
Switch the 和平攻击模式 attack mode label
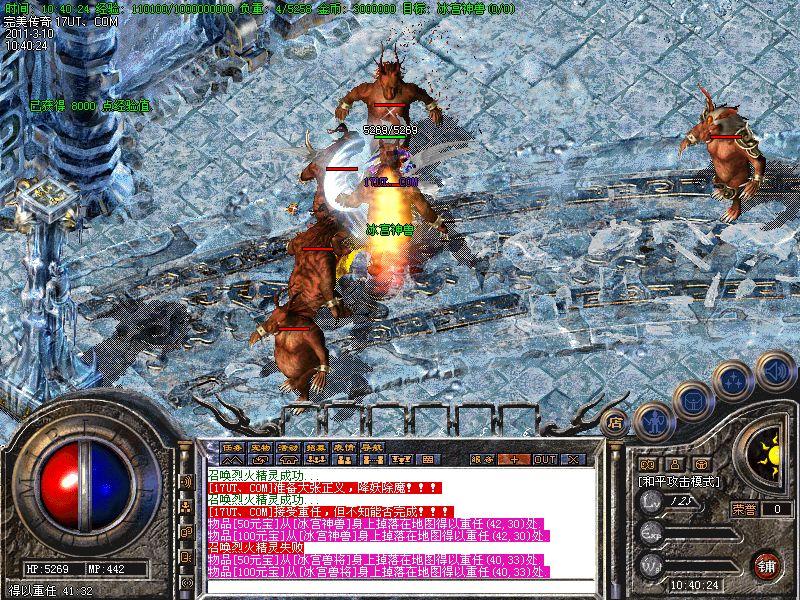678,481
